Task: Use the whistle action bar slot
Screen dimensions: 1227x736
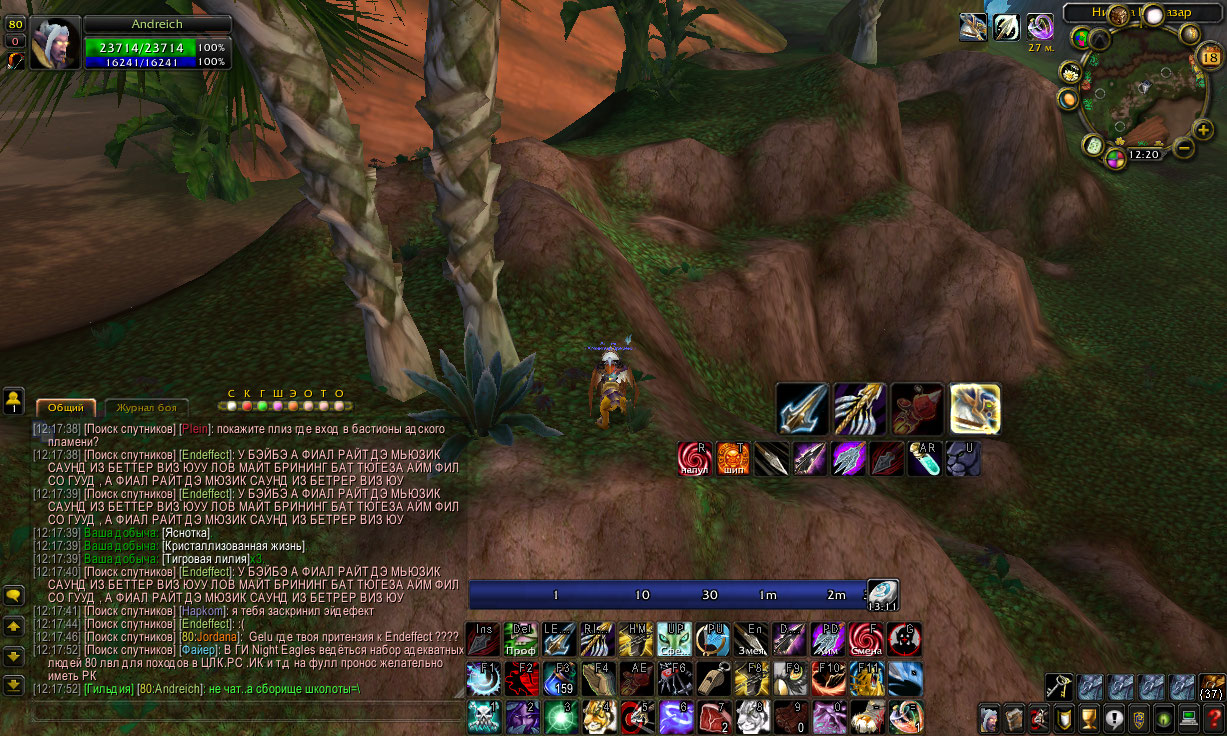Action: point(713,679)
